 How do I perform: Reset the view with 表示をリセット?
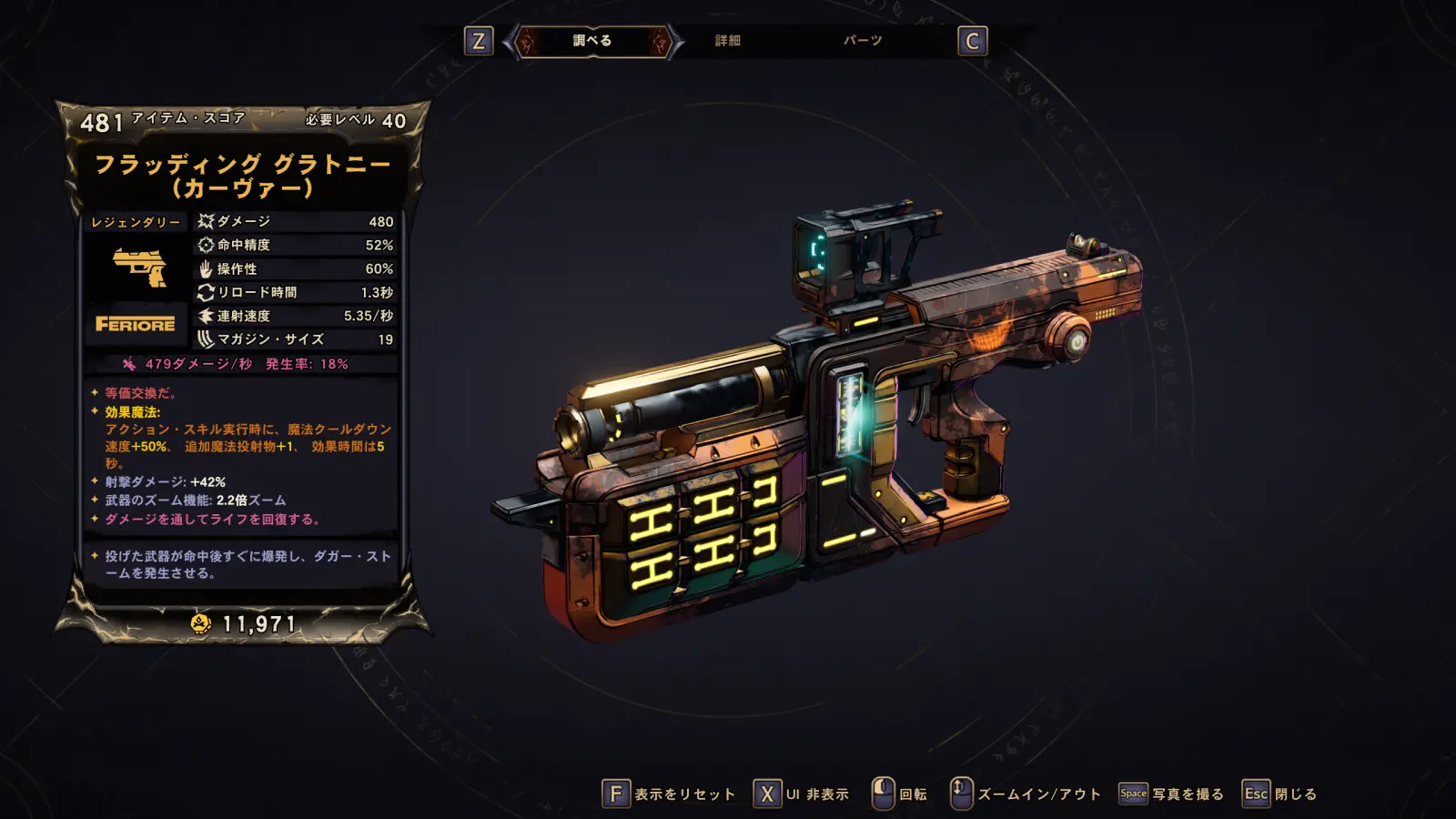[670, 794]
